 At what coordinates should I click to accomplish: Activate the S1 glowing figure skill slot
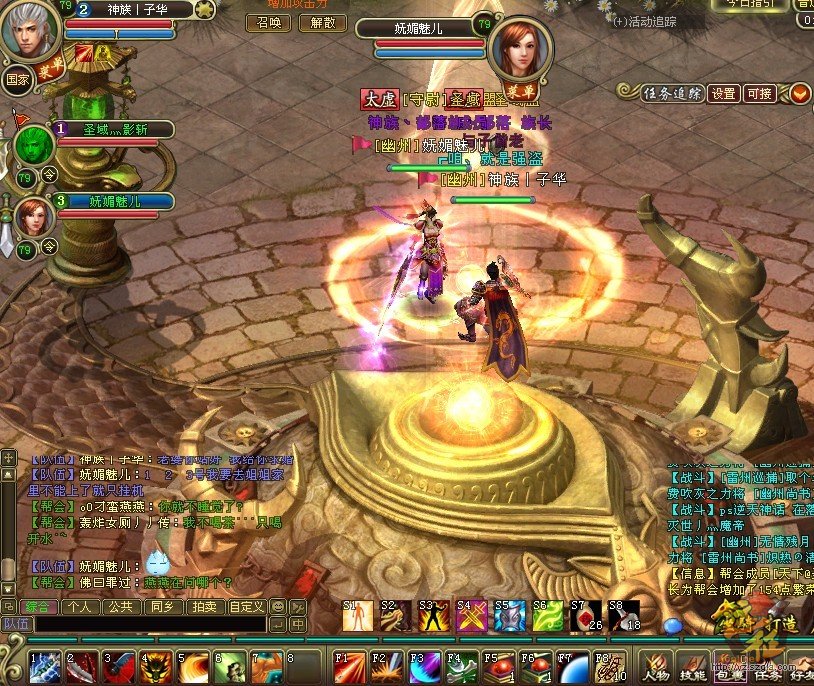pos(357,617)
